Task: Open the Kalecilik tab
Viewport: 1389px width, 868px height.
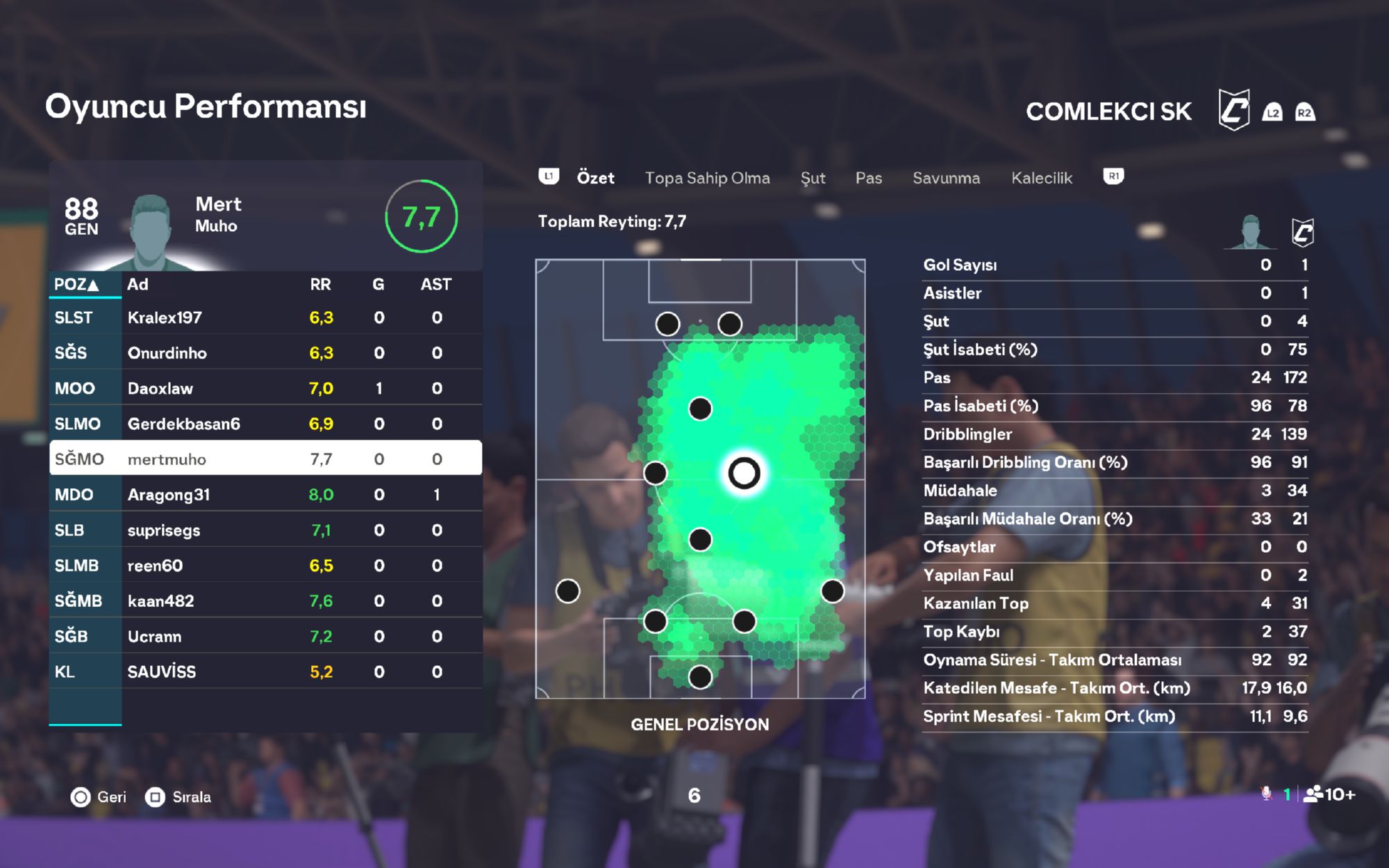Action: pyautogui.click(x=1041, y=178)
